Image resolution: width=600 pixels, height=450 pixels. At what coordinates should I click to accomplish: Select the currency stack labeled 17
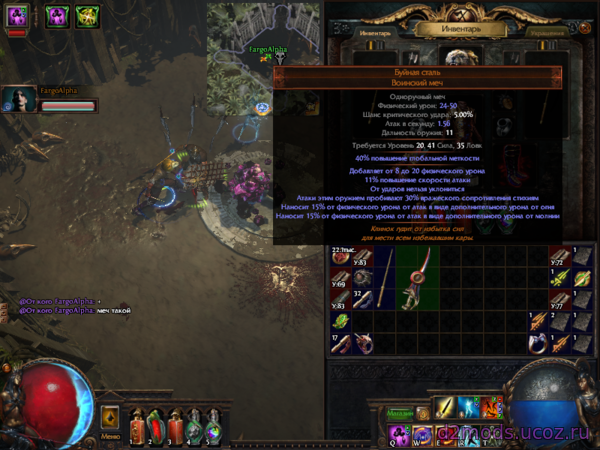pyautogui.click(x=340, y=344)
